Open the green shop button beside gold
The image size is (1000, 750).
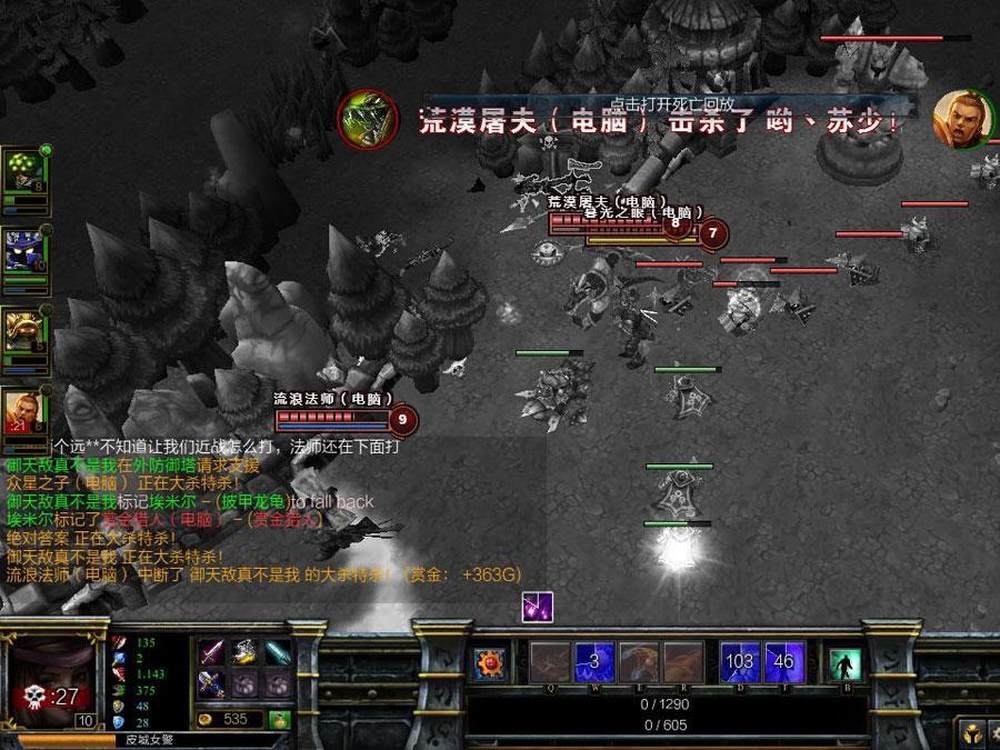tap(280, 719)
